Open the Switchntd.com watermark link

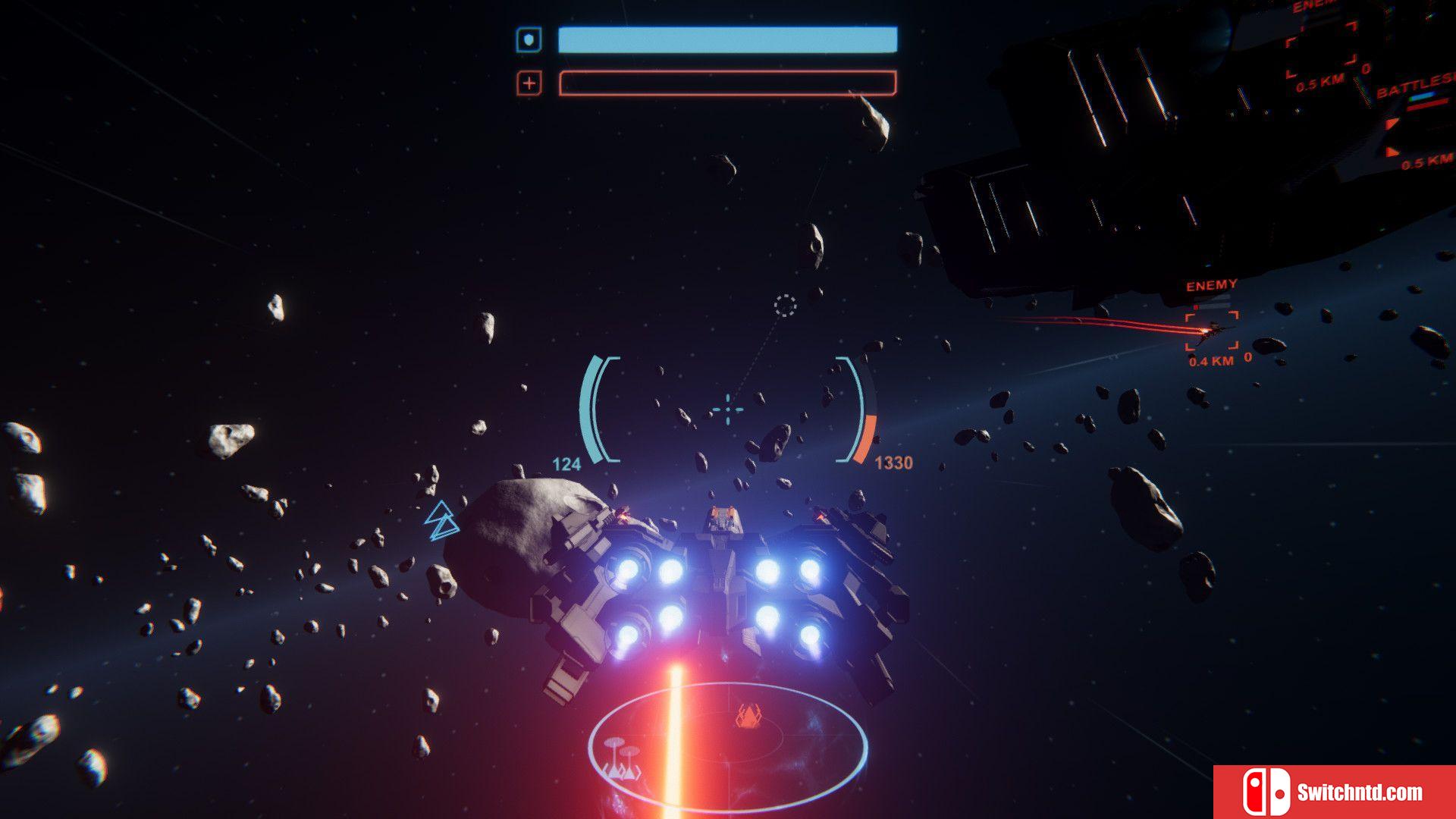[1335, 792]
